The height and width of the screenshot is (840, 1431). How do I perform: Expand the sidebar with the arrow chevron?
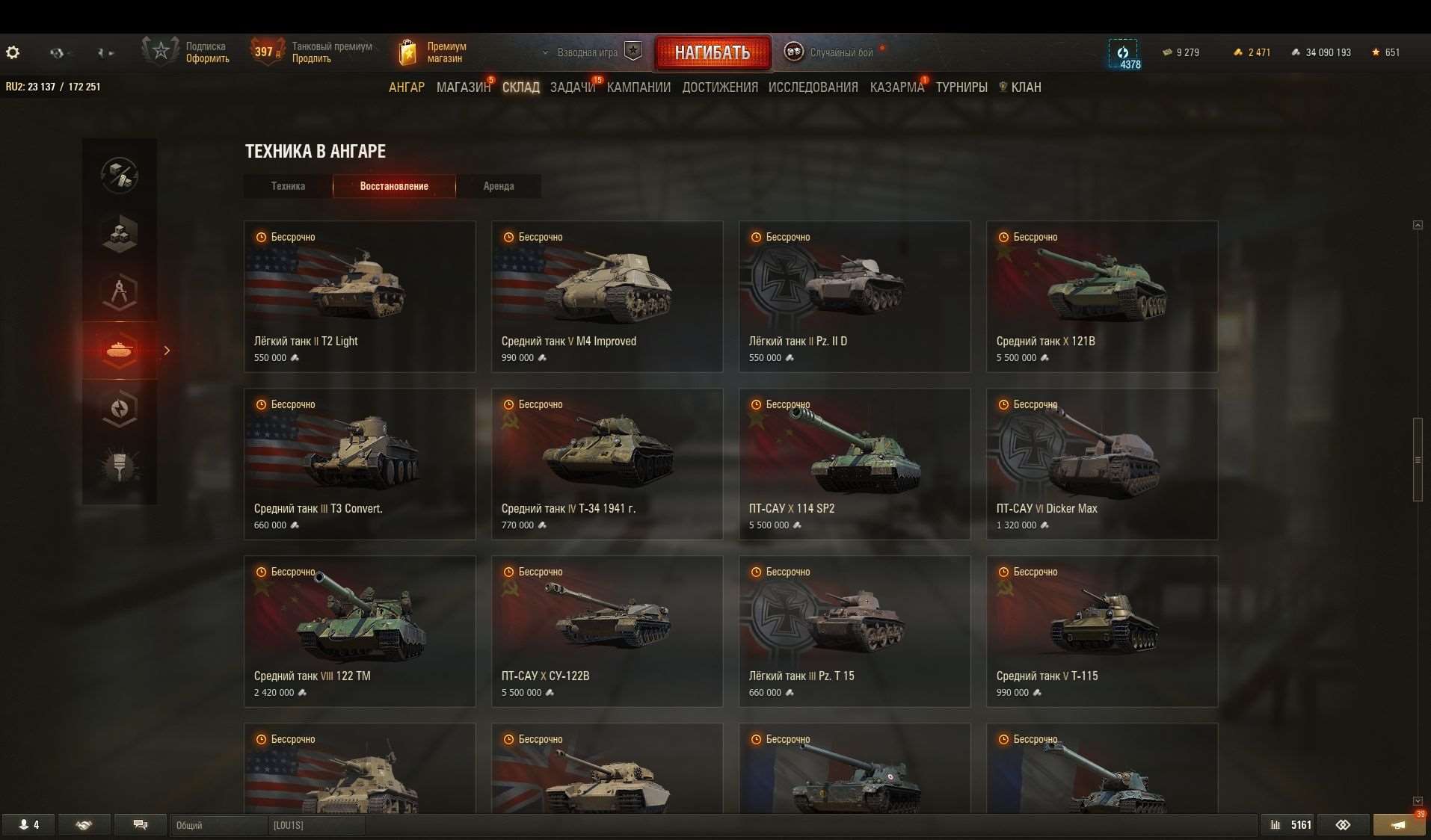(167, 350)
